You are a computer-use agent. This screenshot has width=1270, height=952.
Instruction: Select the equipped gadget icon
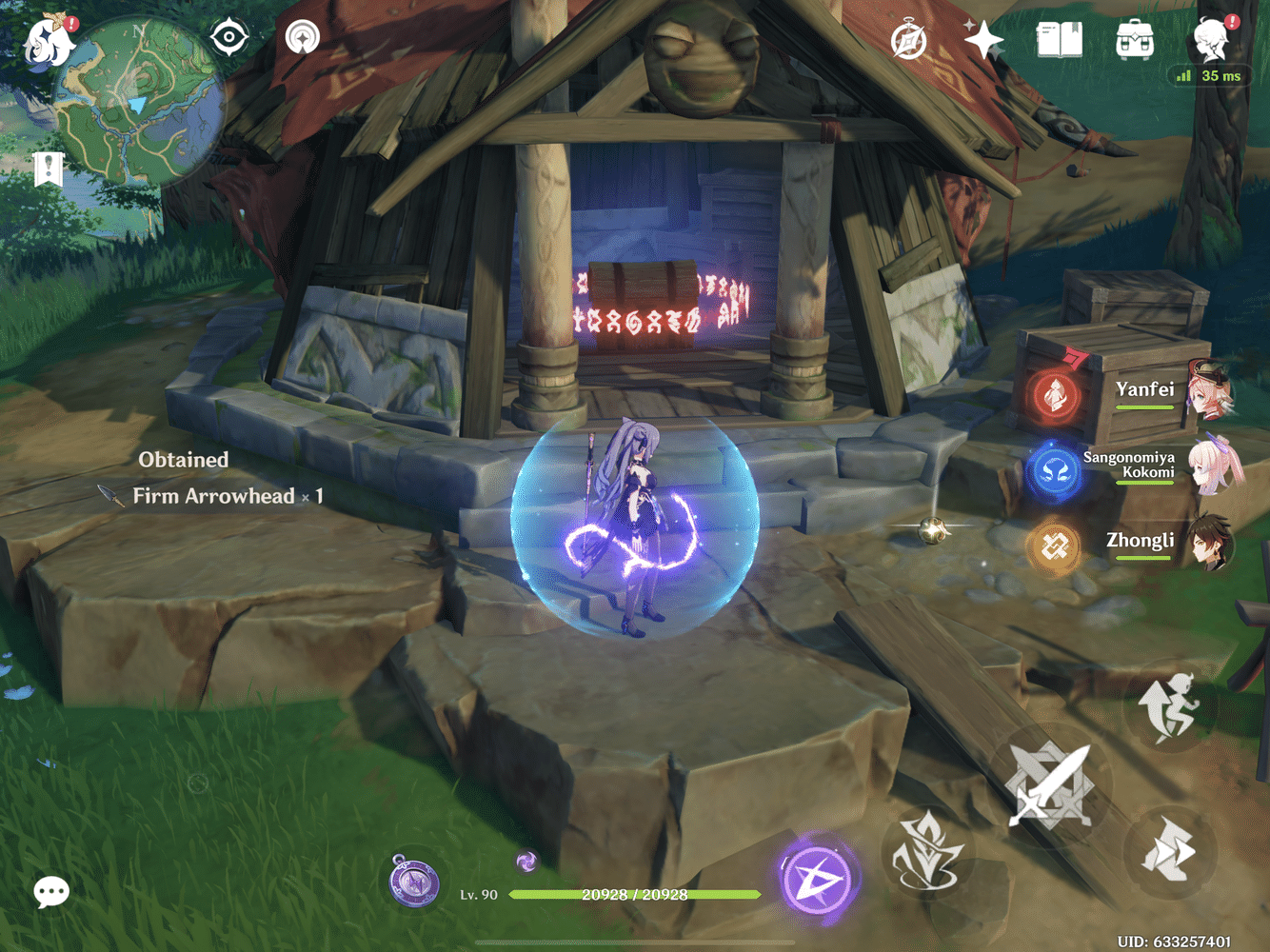(x=414, y=883)
